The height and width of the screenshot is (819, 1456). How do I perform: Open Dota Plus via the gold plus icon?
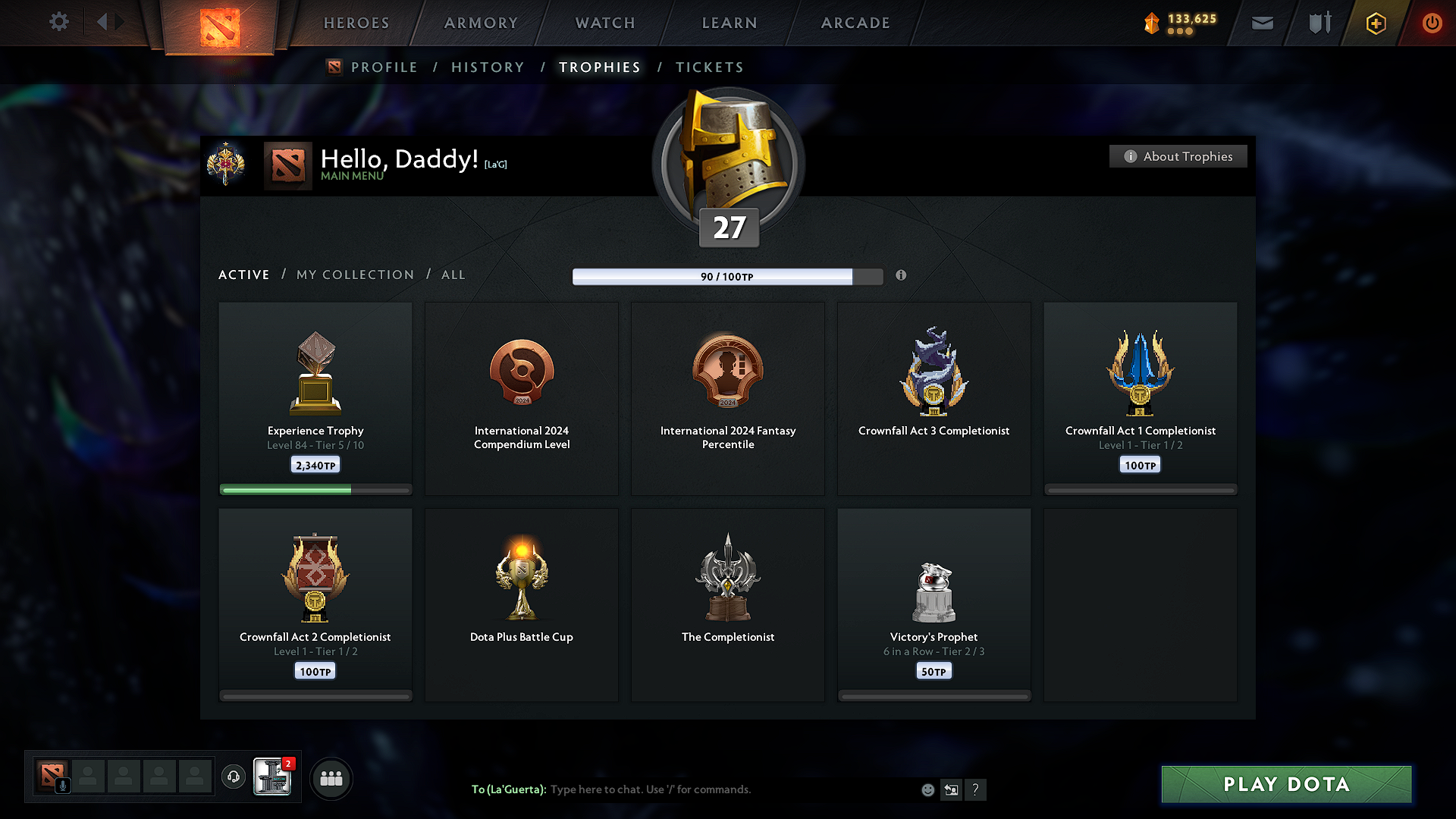[1376, 23]
